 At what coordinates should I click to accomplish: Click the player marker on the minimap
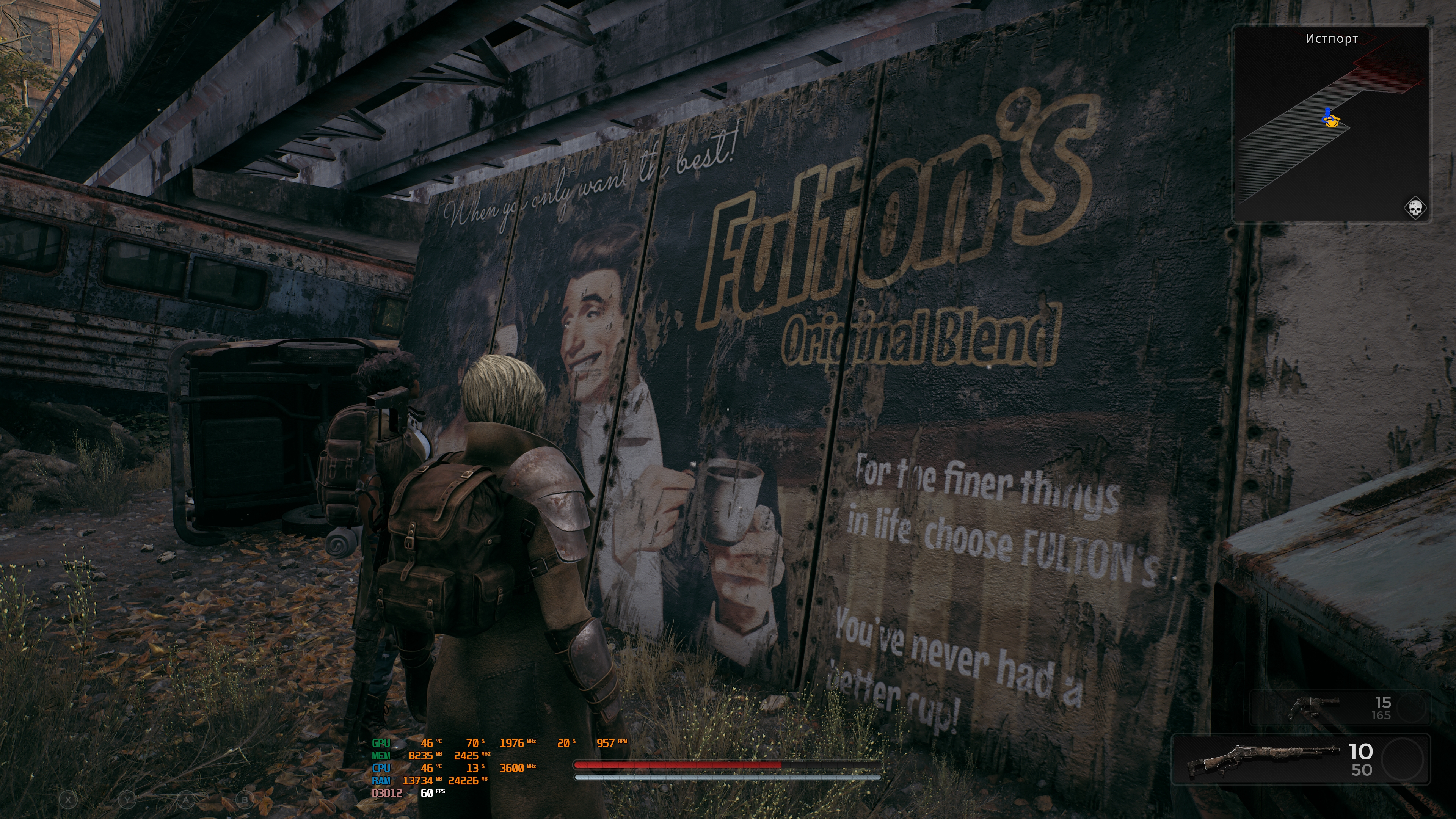click(1330, 119)
